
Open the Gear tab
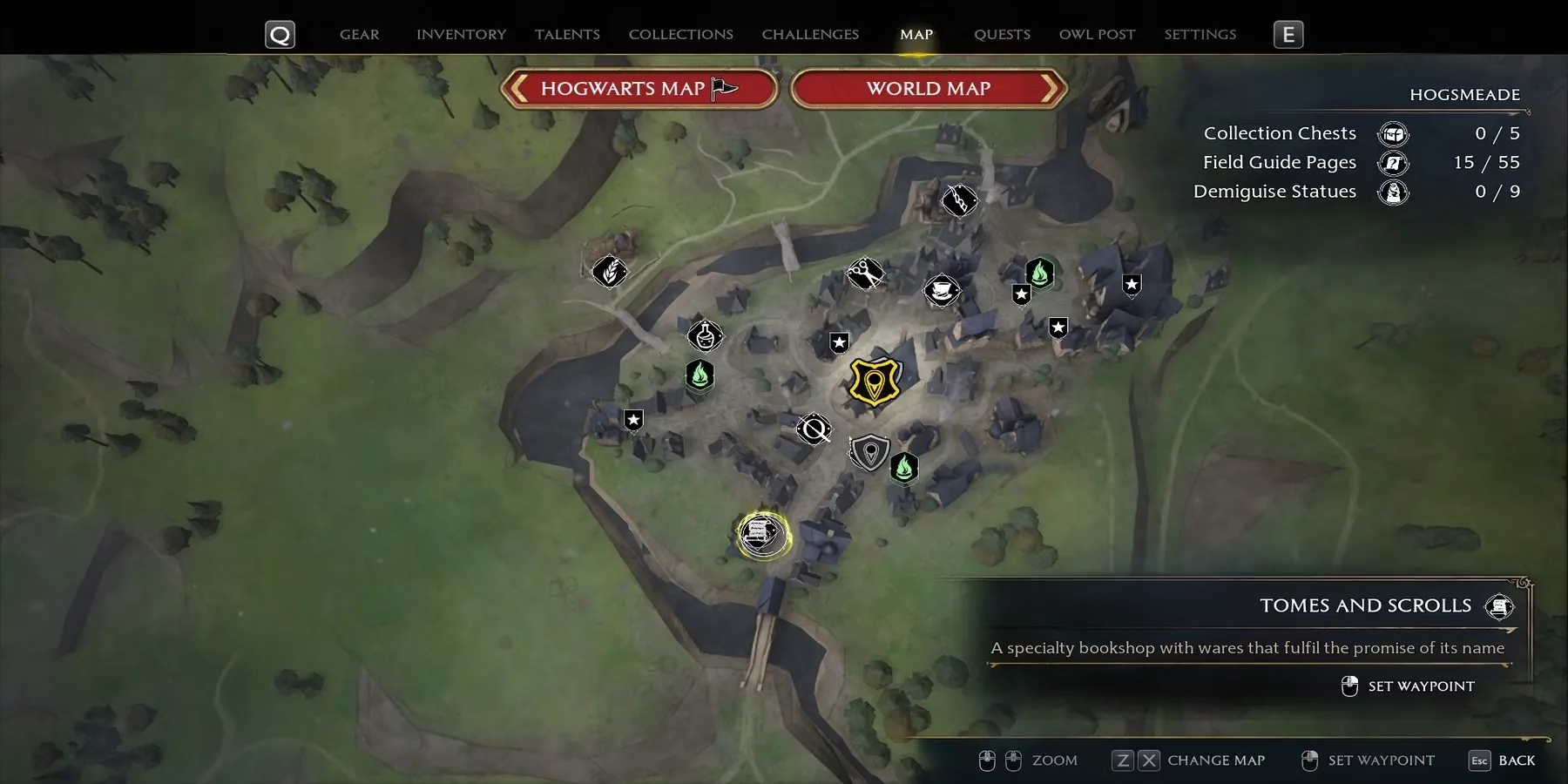359,35
